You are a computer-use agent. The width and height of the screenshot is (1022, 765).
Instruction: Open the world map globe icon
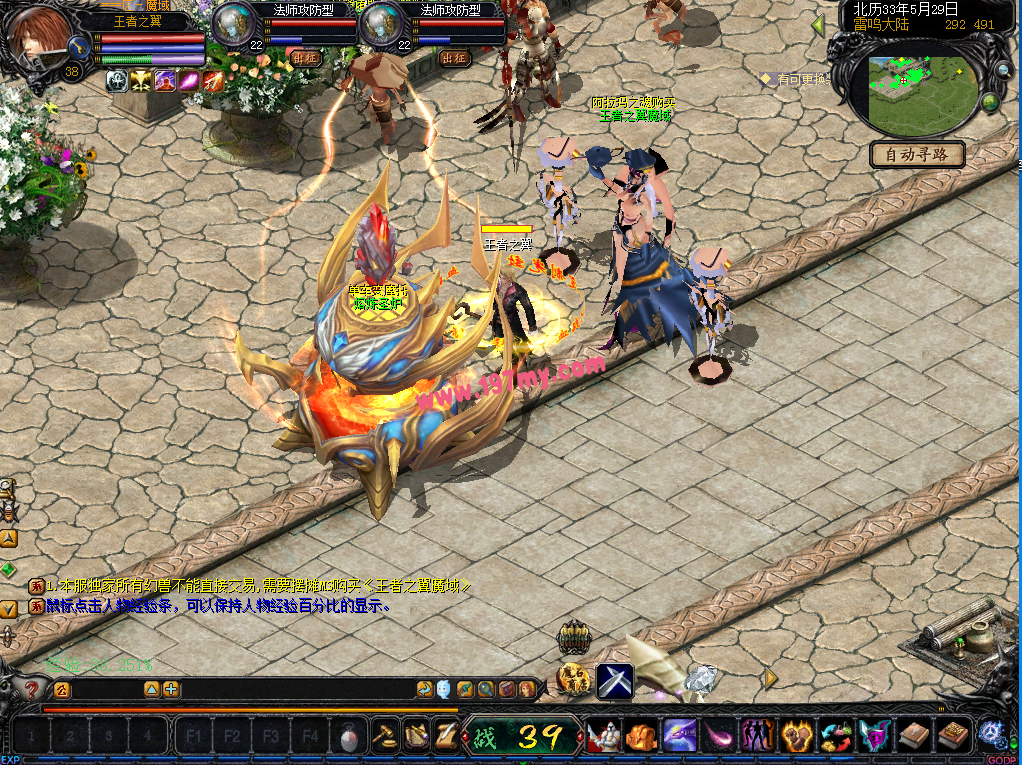(x=990, y=102)
